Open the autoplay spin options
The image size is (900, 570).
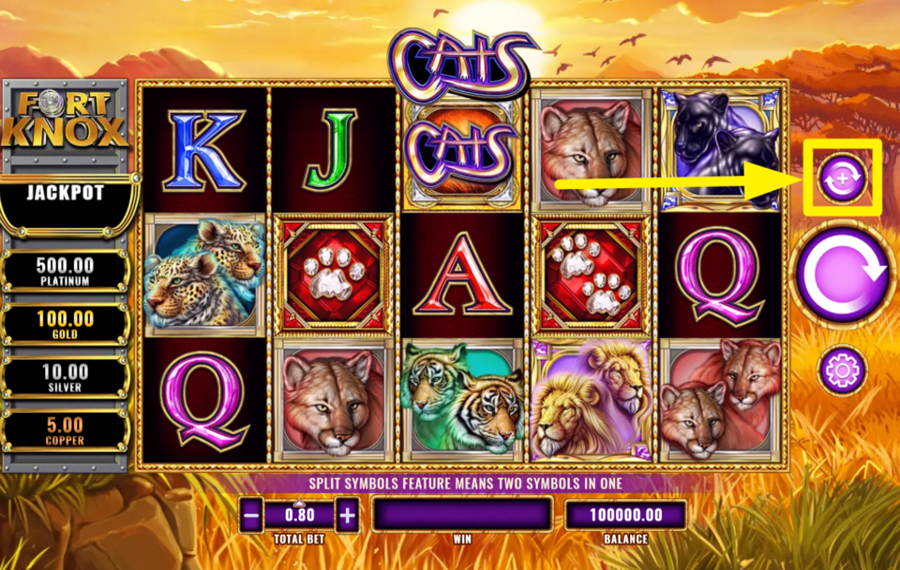point(842,178)
